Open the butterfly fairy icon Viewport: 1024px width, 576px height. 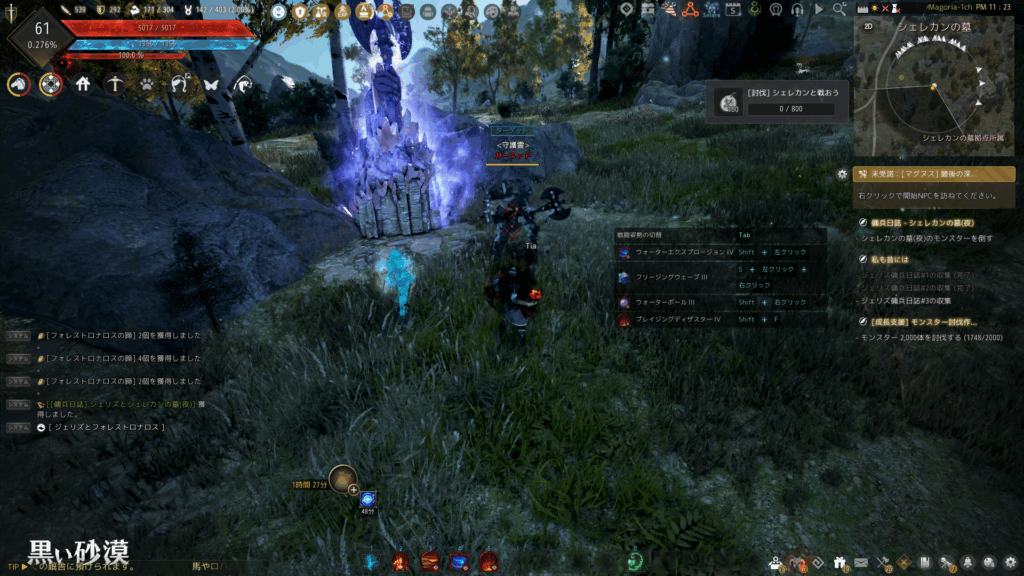click(211, 85)
